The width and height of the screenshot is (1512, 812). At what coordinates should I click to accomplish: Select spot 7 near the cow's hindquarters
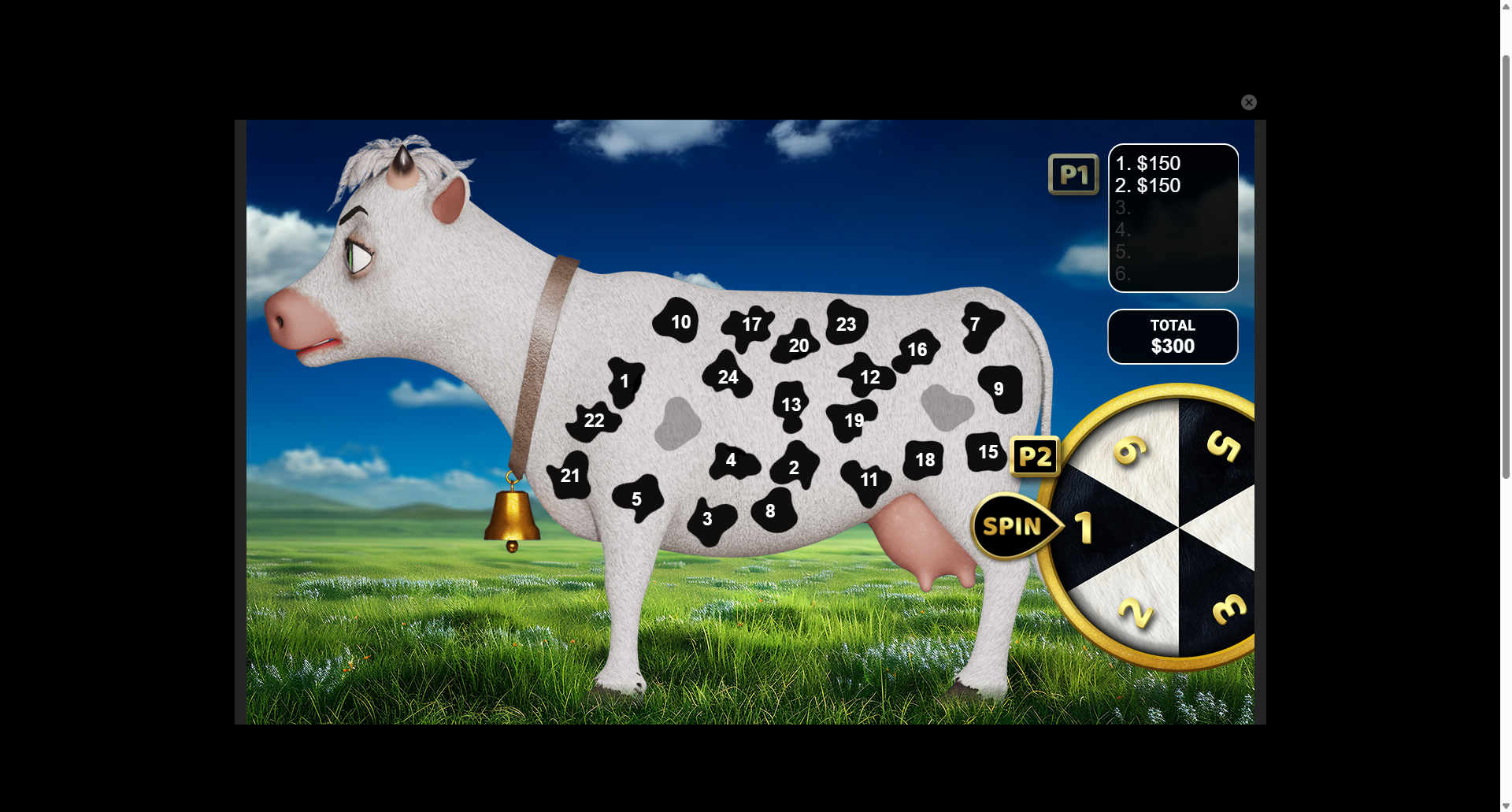(x=976, y=323)
